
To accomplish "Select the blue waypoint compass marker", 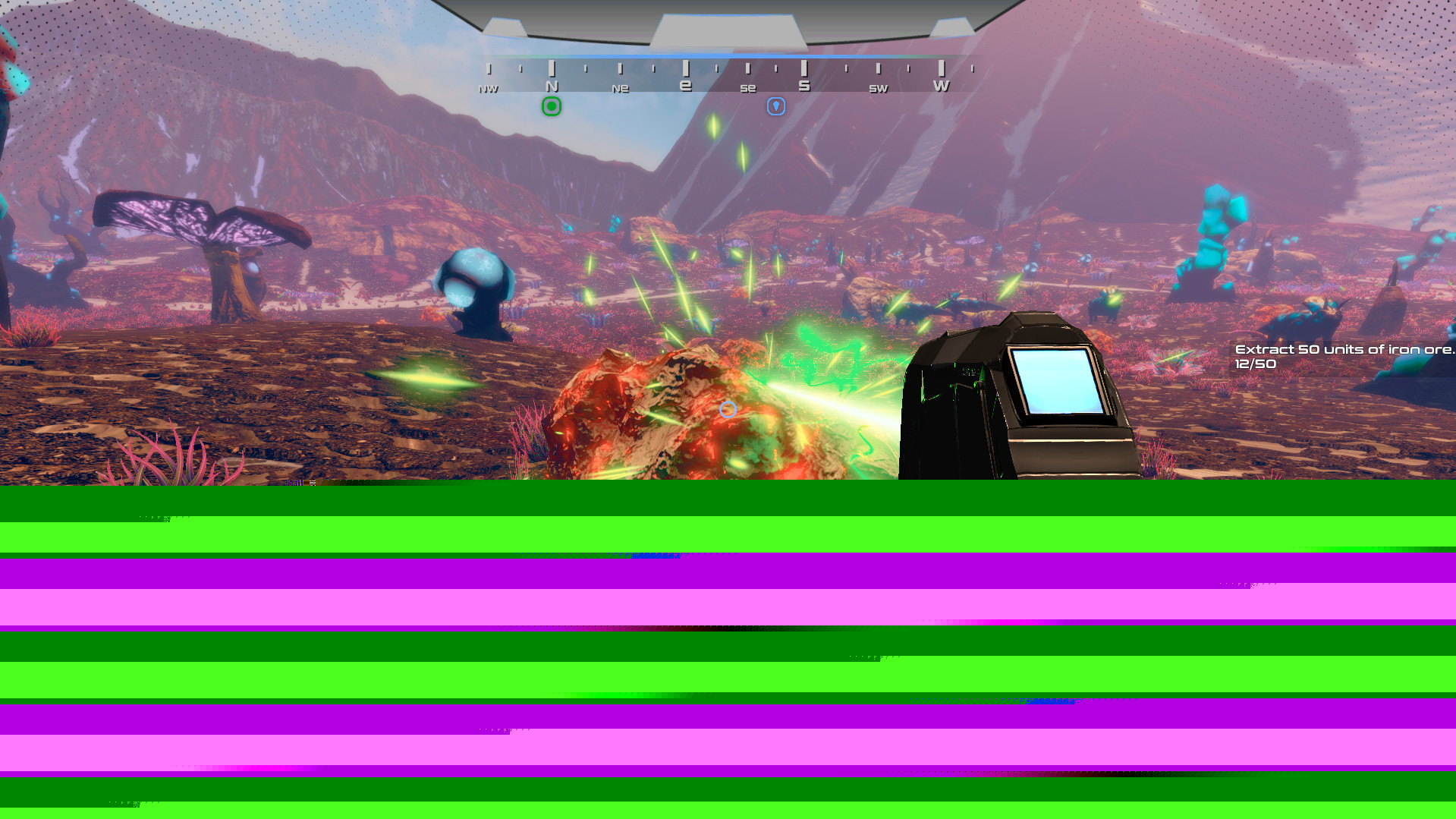I will pos(775,106).
